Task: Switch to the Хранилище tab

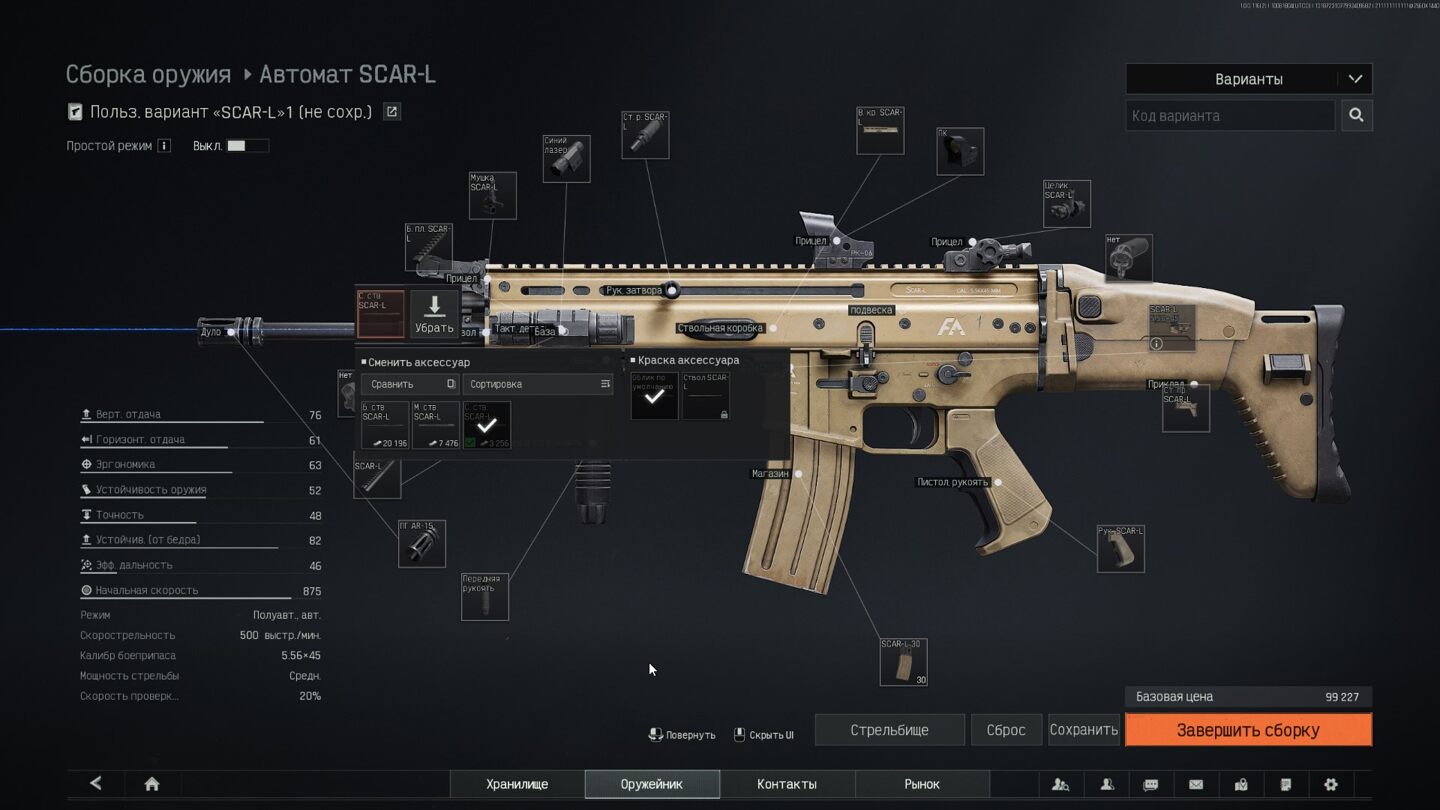Action: (x=517, y=784)
